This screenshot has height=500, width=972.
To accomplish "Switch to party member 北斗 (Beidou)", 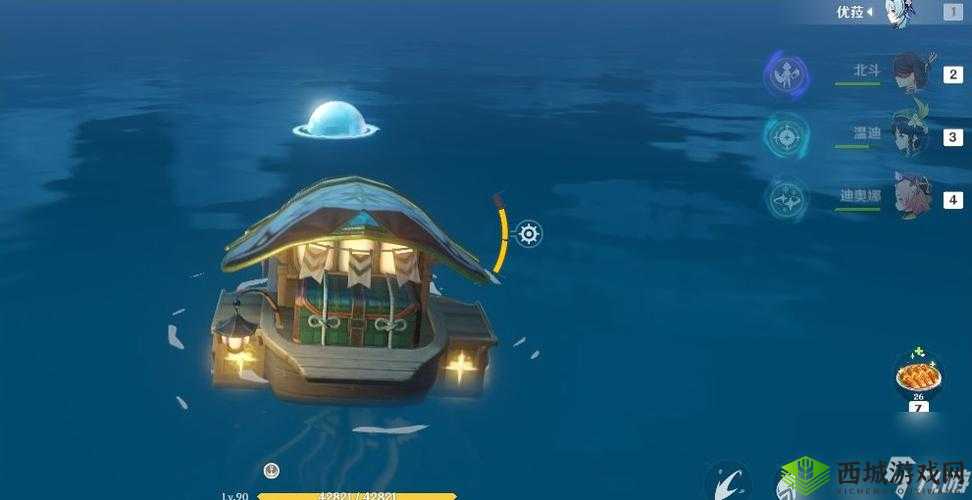I will click(x=910, y=73).
